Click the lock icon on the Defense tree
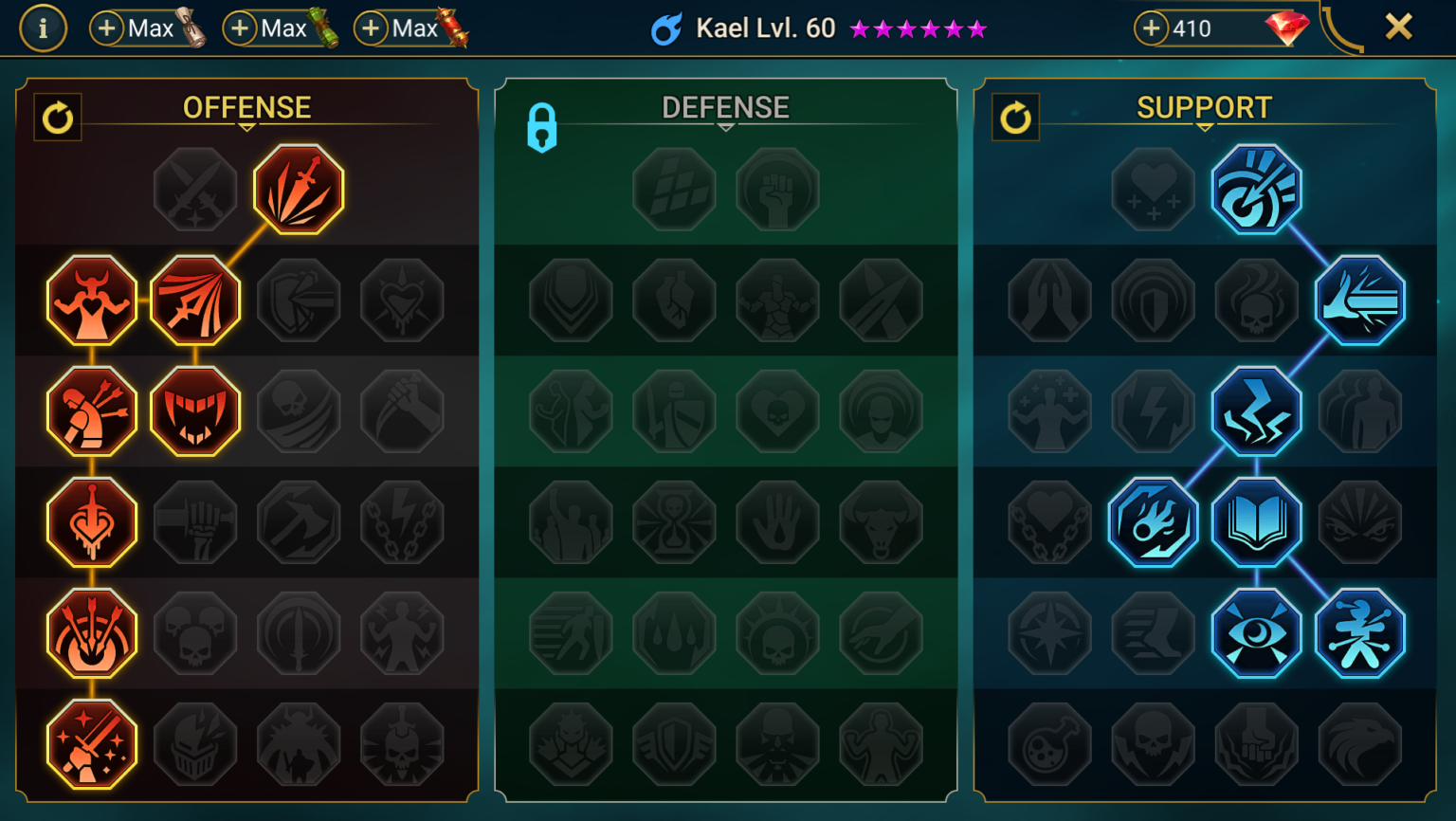 pyautogui.click(x=543, y=126)
